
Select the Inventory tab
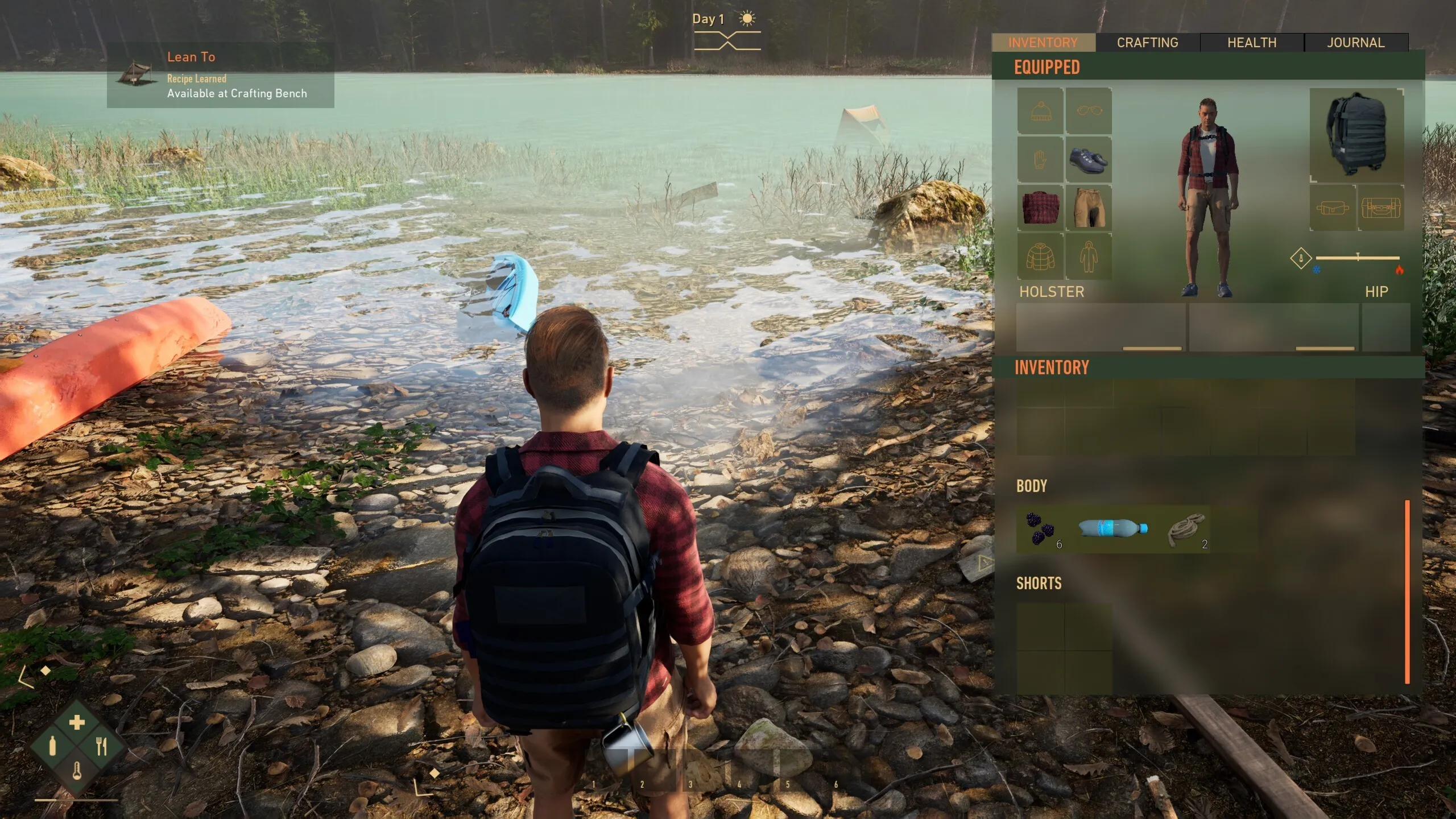click(1043, 43)
